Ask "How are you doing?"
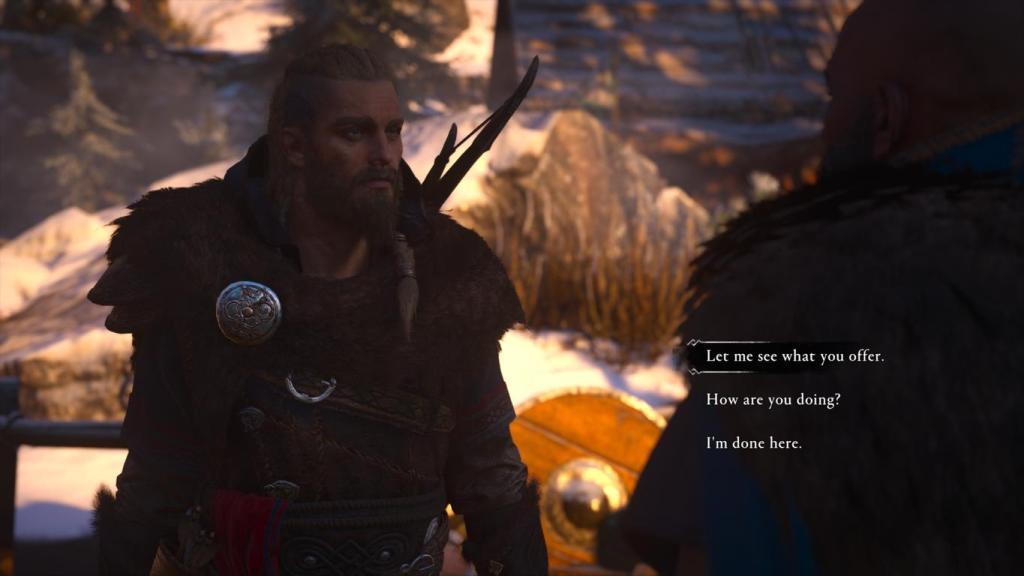 [773, 399]
